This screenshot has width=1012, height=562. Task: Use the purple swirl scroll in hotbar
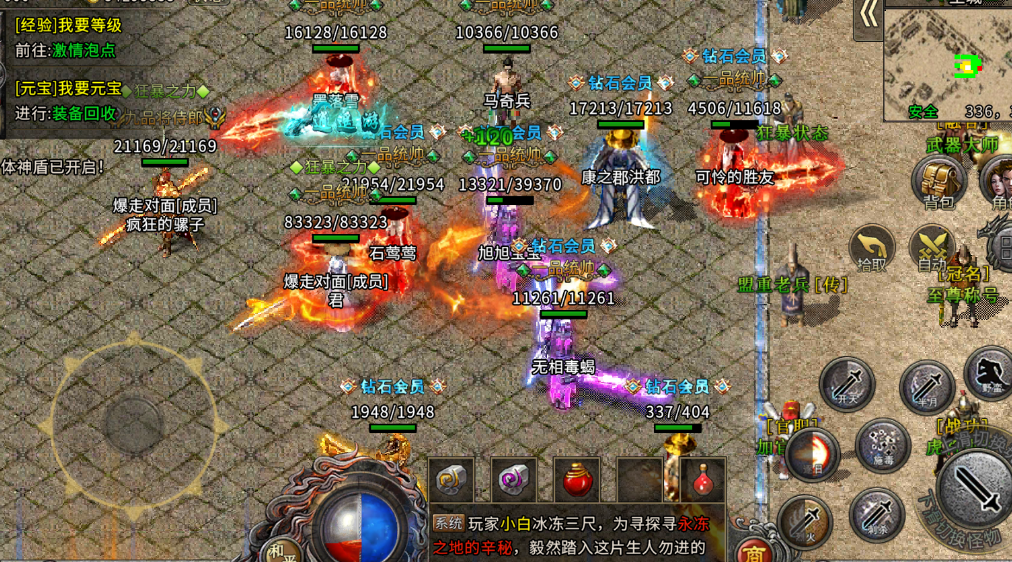514,481
